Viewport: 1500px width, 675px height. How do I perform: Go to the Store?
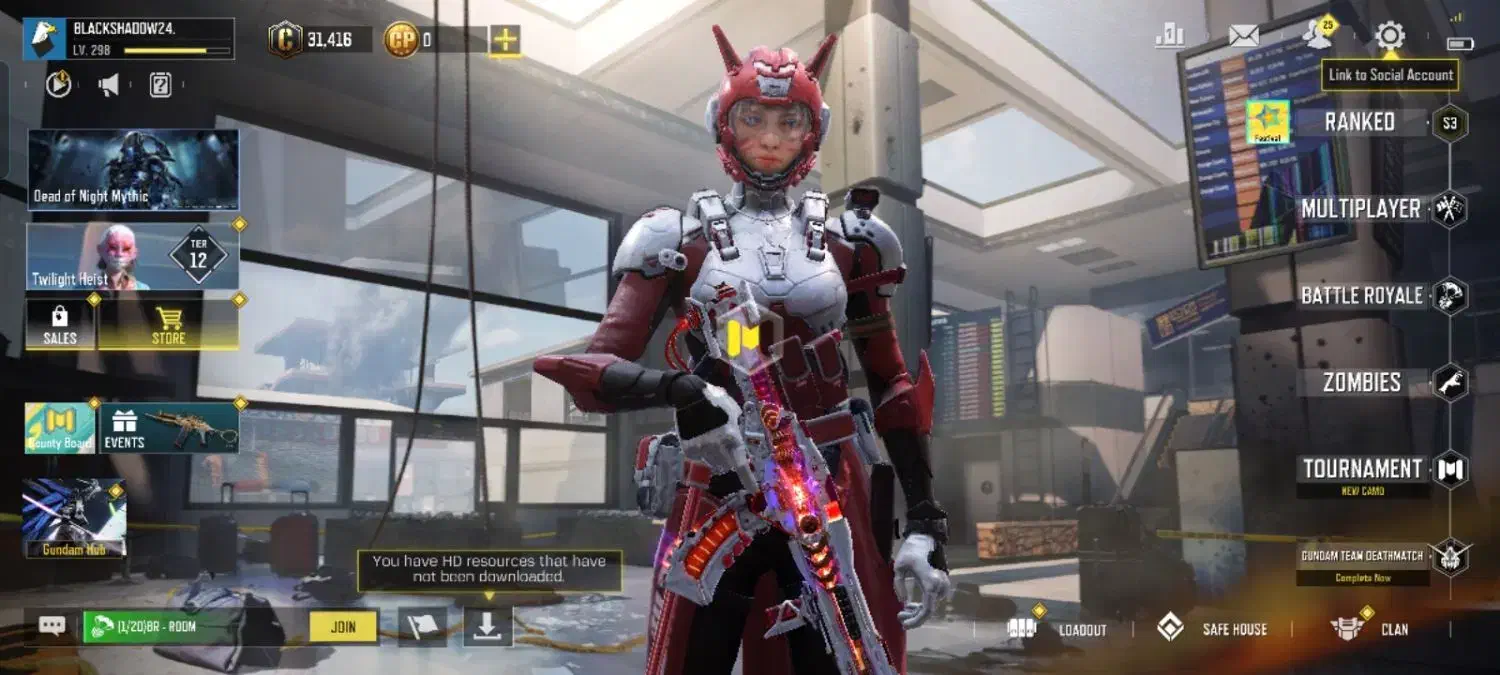coord(168,324)
